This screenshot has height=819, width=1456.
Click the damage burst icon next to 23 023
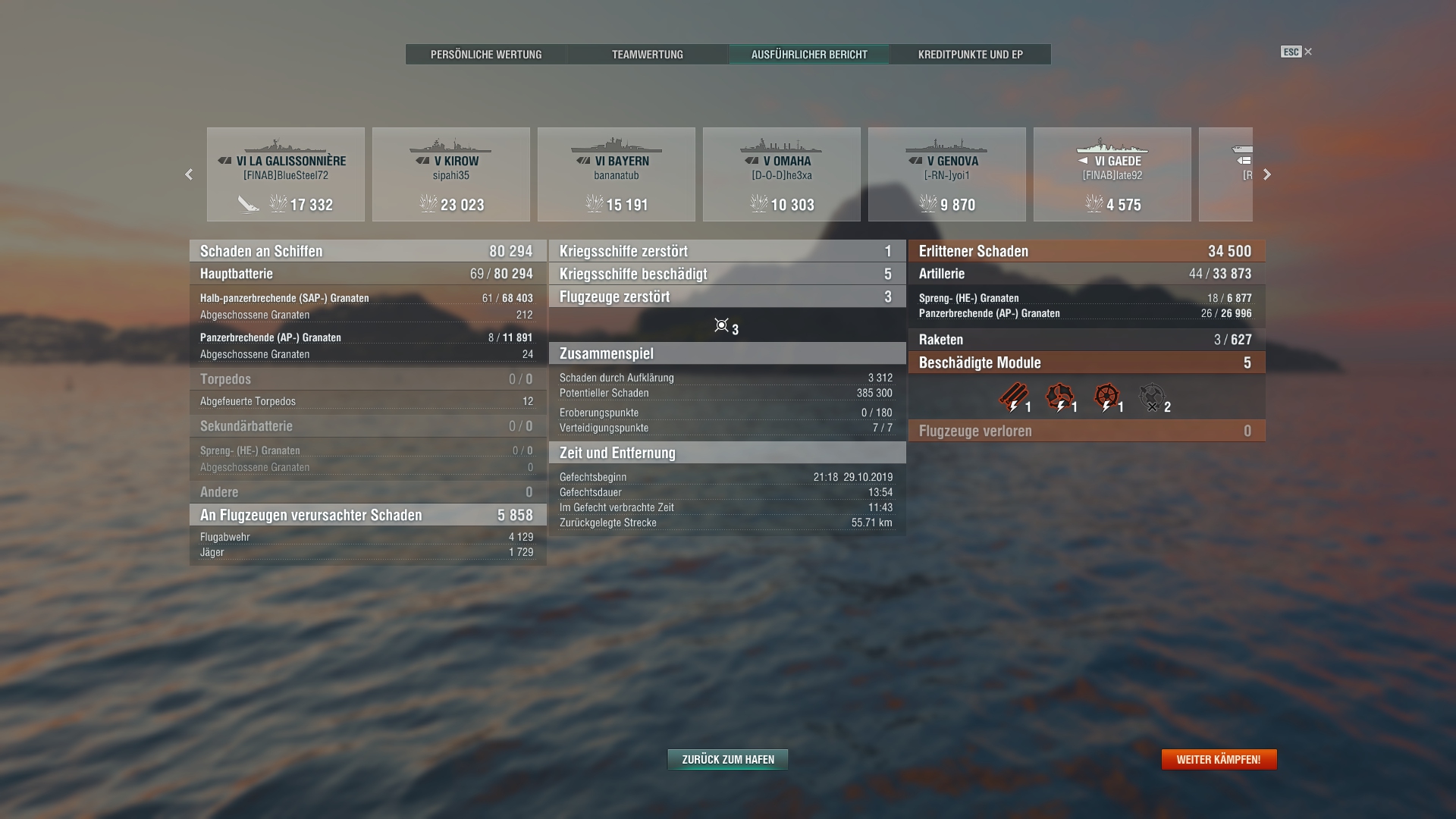[427, 204]
